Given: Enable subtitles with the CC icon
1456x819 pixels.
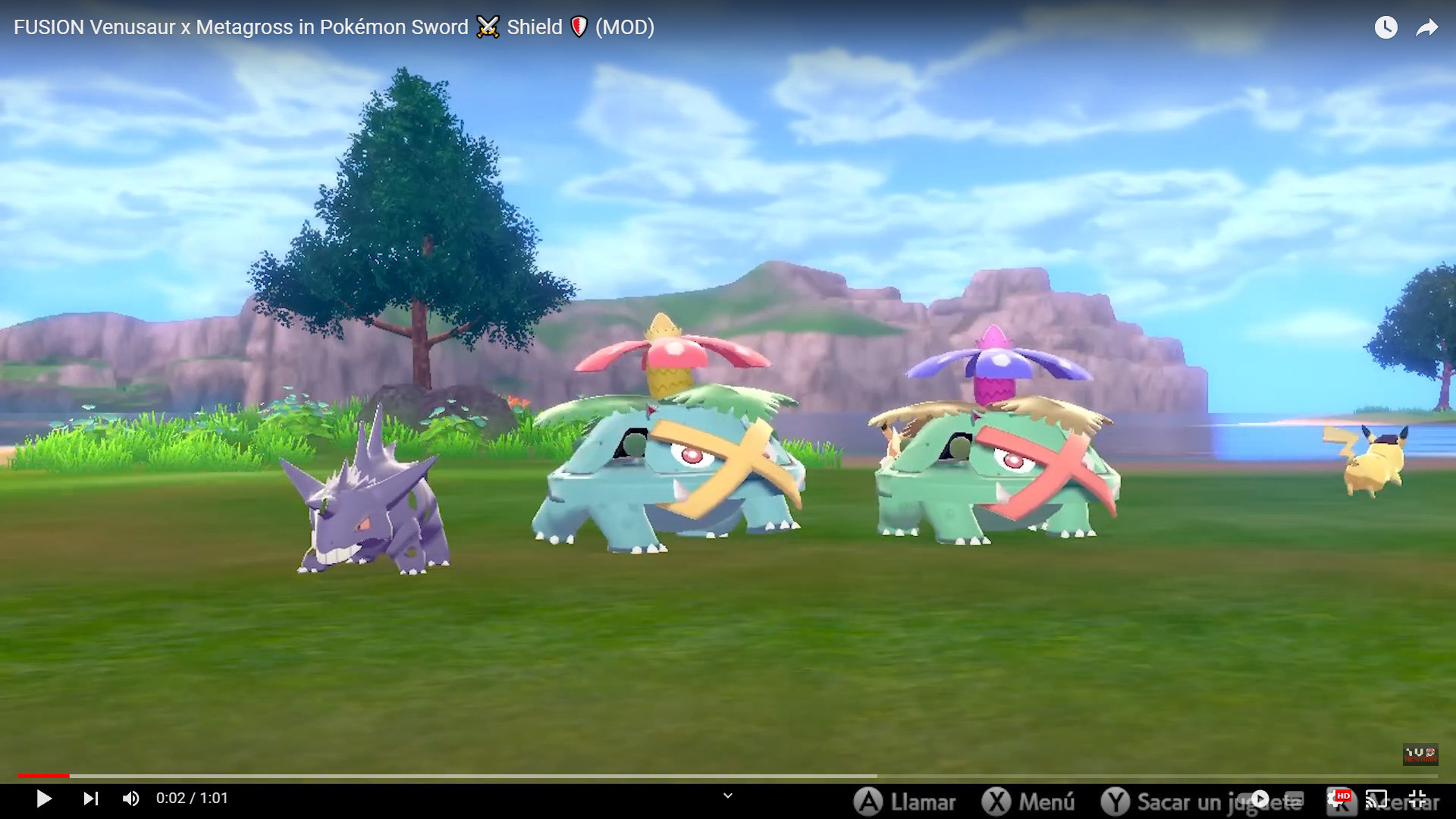Looking at the screenshot, I should click(1294, 799).
